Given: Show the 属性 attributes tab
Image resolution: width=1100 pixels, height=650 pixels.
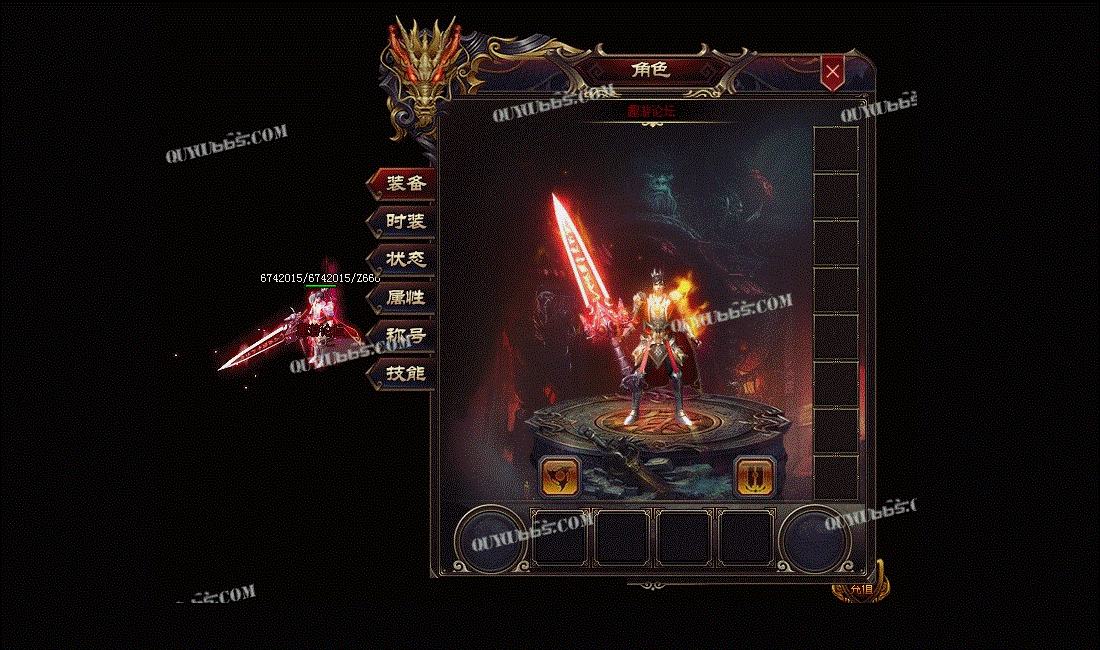Looking at the screenshot, I should 403,297.
